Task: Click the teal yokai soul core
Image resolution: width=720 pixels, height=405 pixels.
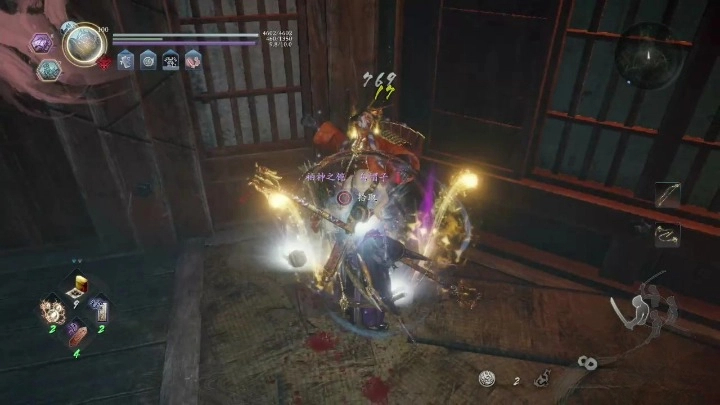Action: coord(47,69)
